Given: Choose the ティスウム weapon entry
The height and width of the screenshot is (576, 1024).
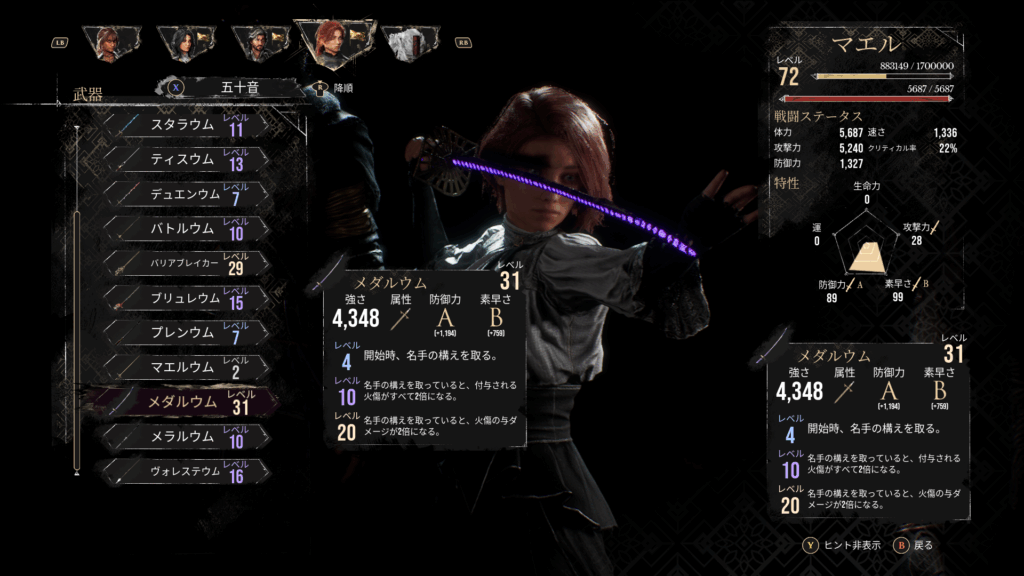Looking at the screenshot, I should pyautogui.click(x=185, y=160).
